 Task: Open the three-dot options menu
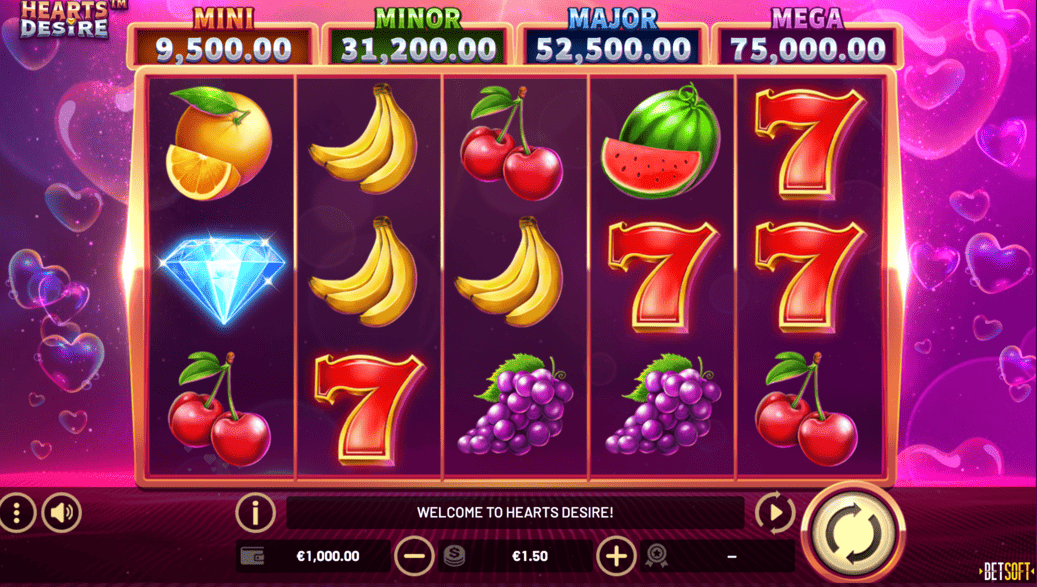click(16, 513)
